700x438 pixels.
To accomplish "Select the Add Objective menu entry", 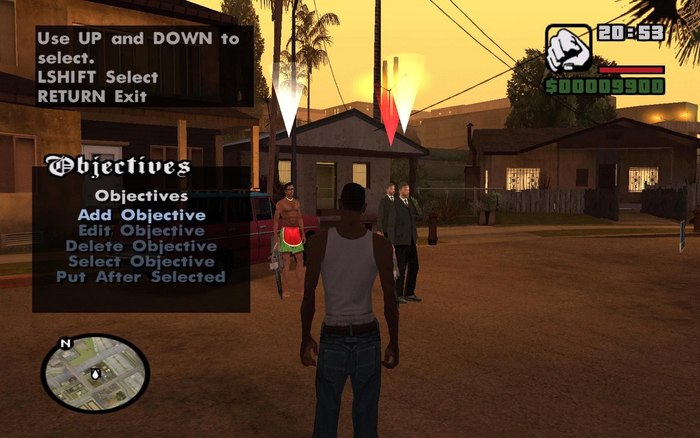I will 141,215.
